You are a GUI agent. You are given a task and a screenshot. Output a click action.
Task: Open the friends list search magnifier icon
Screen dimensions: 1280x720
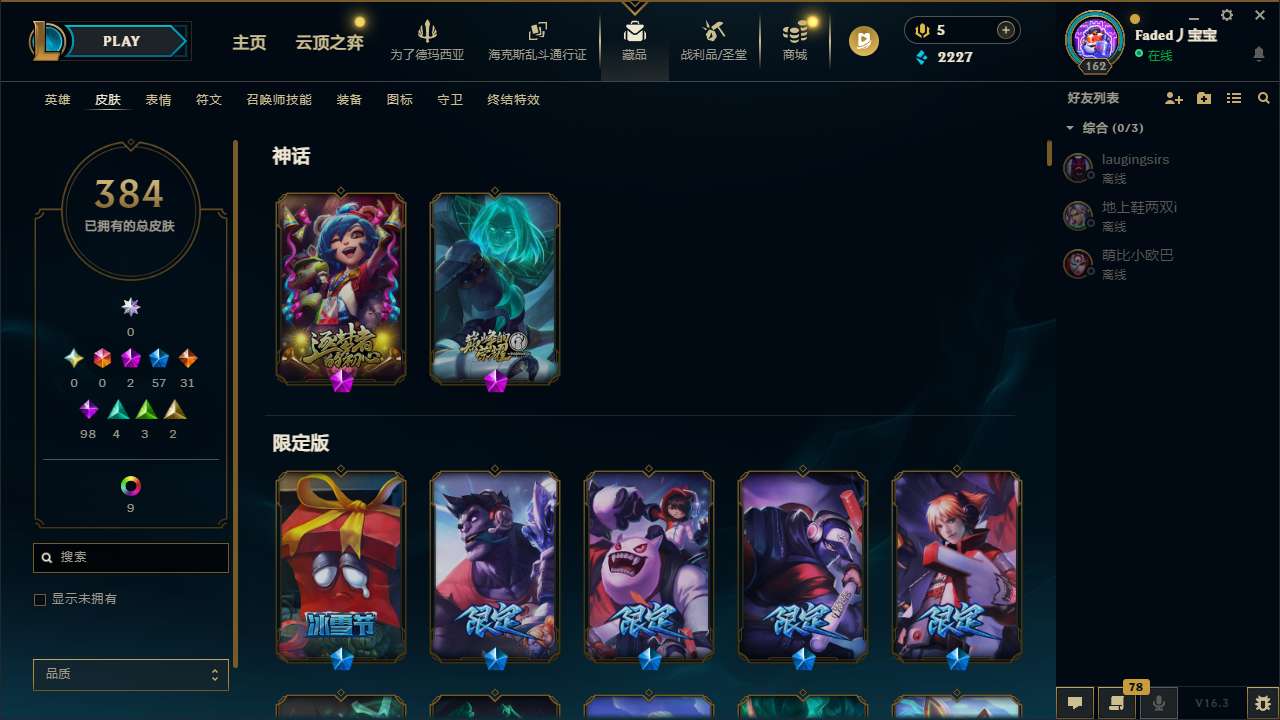pyautogui.click(x=1264, y=98)
